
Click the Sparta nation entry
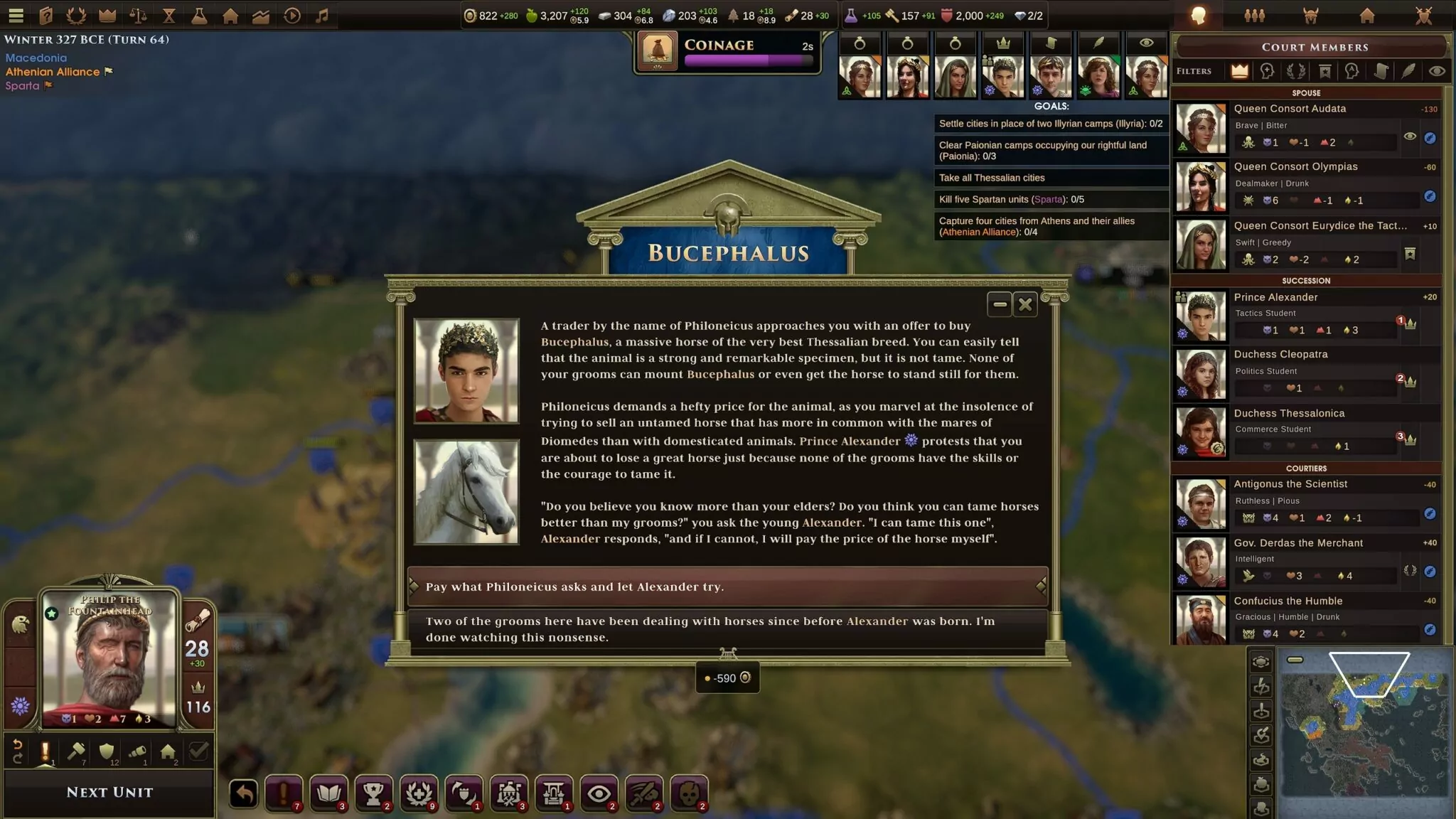pyautogui.click(x=22, y=86)
